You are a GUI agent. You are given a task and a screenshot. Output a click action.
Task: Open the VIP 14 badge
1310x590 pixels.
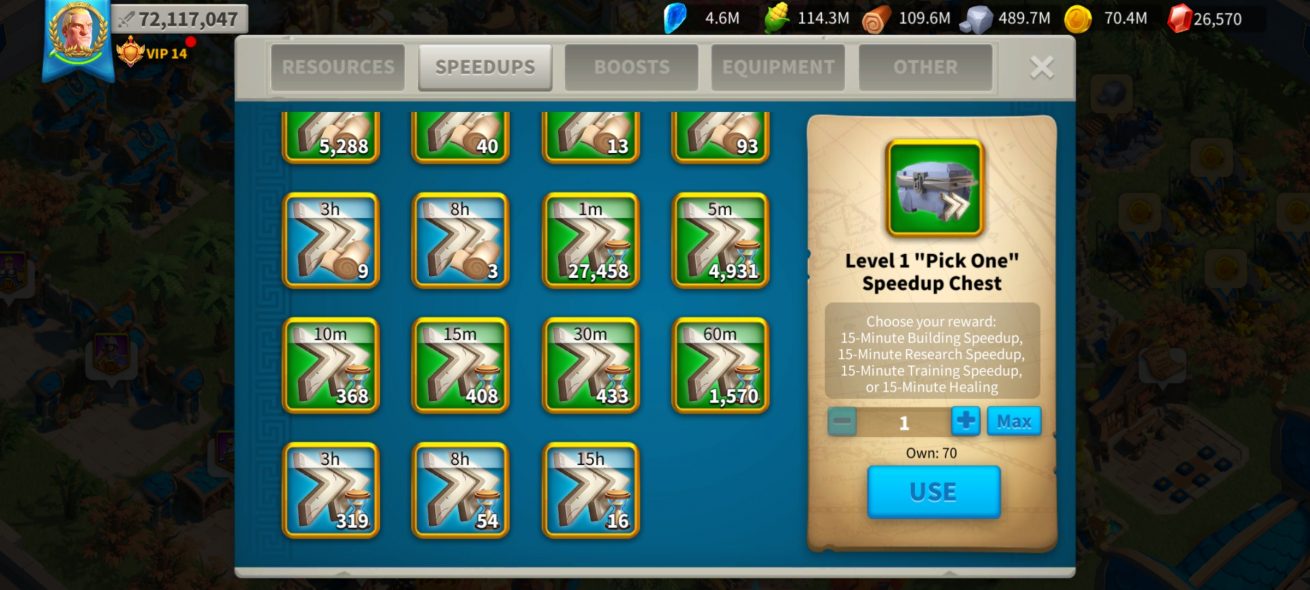point(153,52)
